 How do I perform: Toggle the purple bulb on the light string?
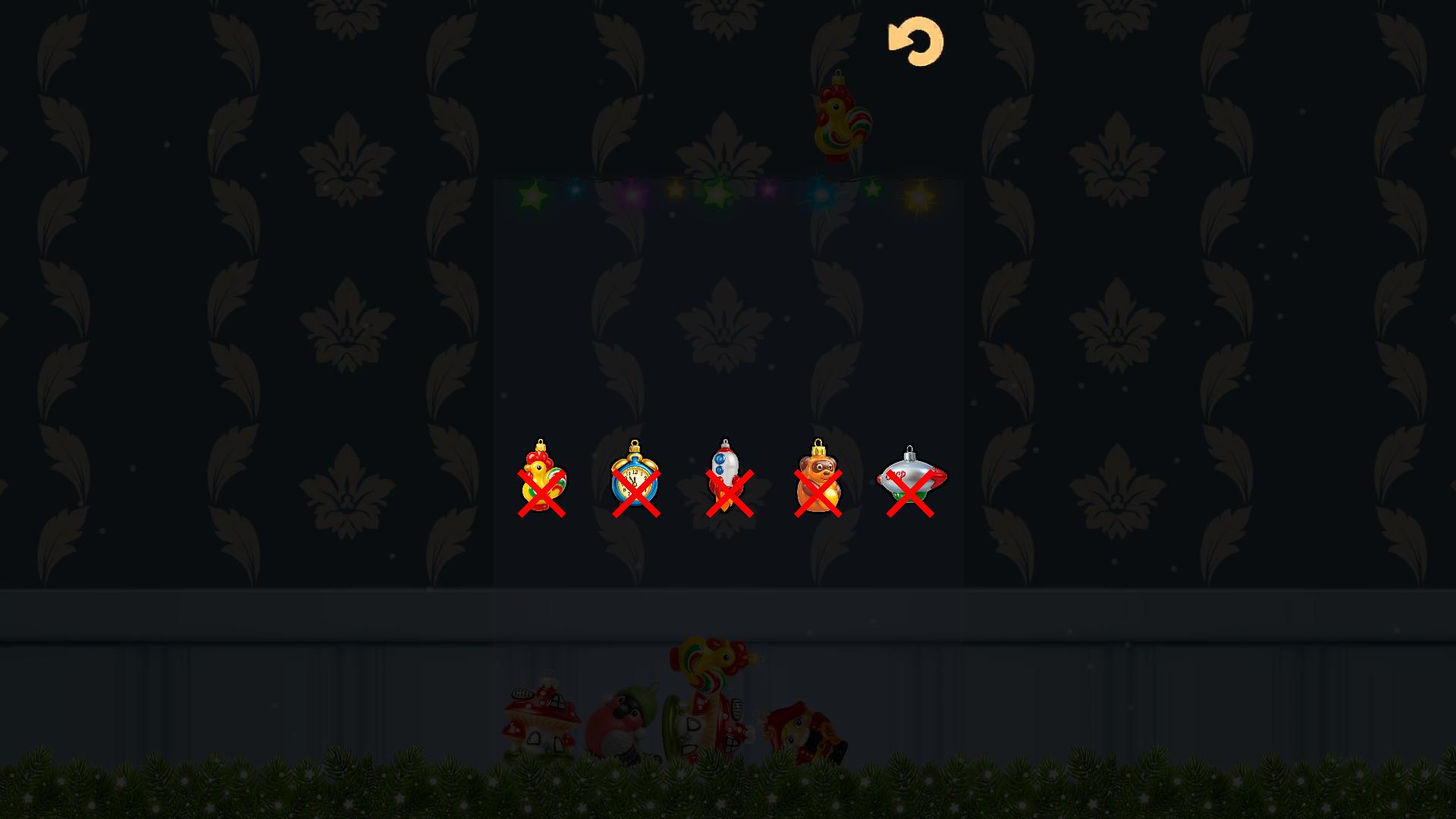tap(632, 195)
